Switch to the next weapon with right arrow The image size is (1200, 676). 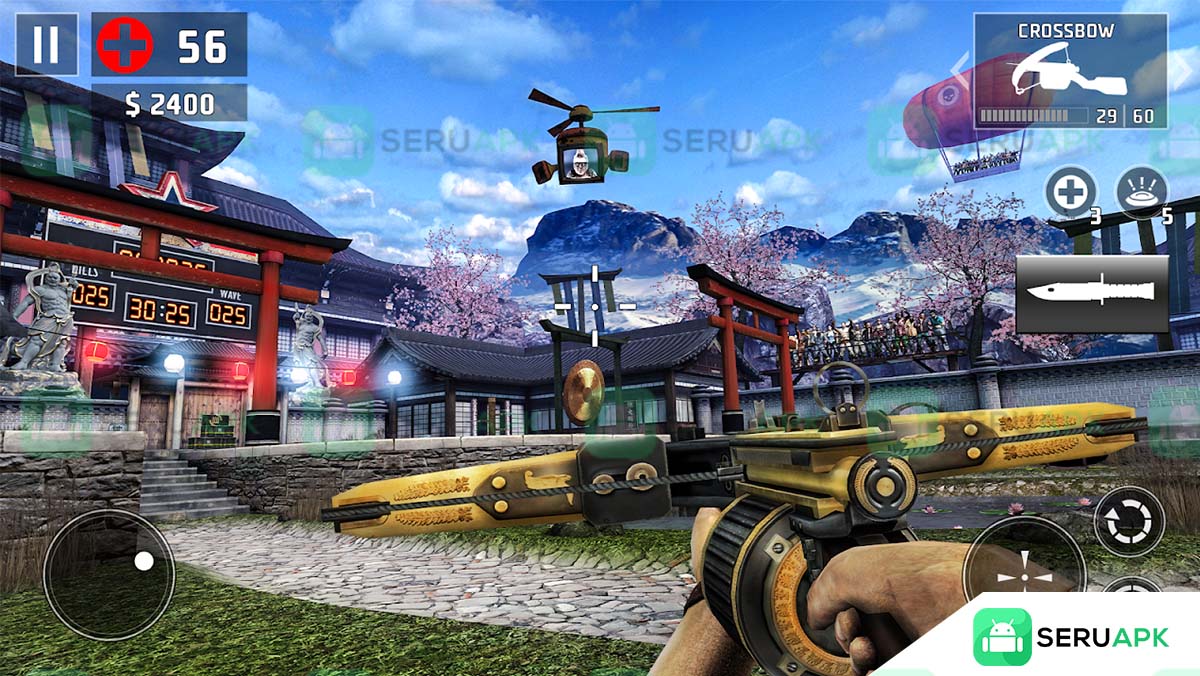1182,72
